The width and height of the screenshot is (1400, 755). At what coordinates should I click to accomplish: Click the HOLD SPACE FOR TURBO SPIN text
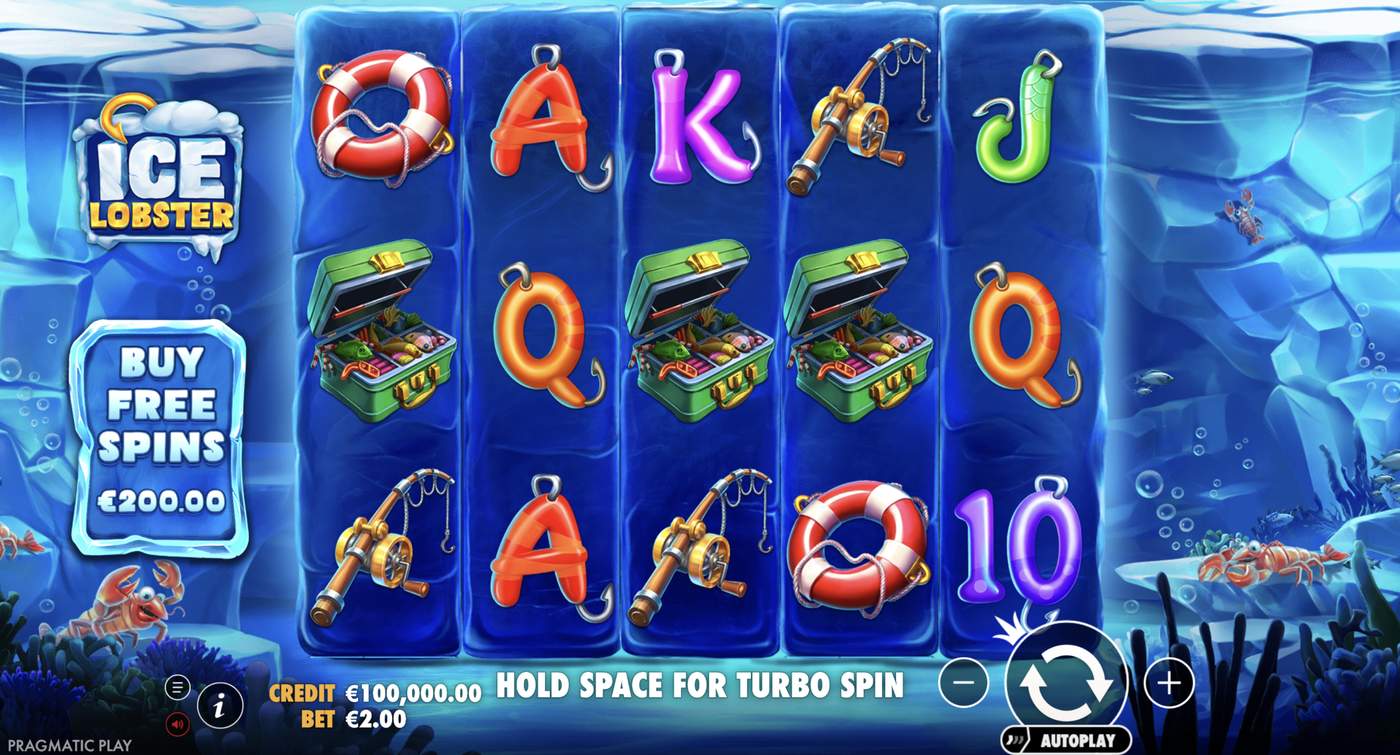click(x=698, y=687)
